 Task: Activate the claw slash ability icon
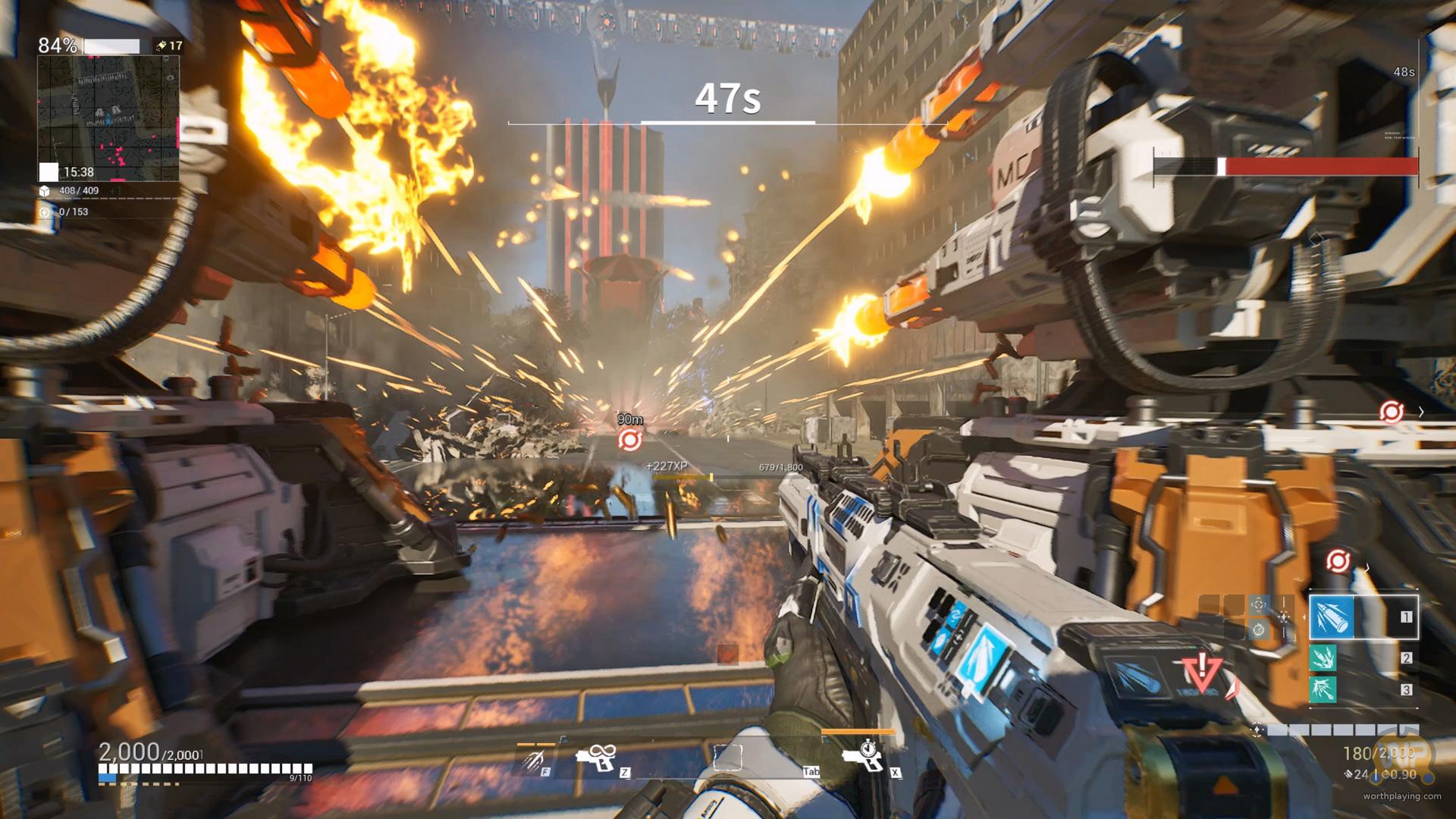coord(535,758)
